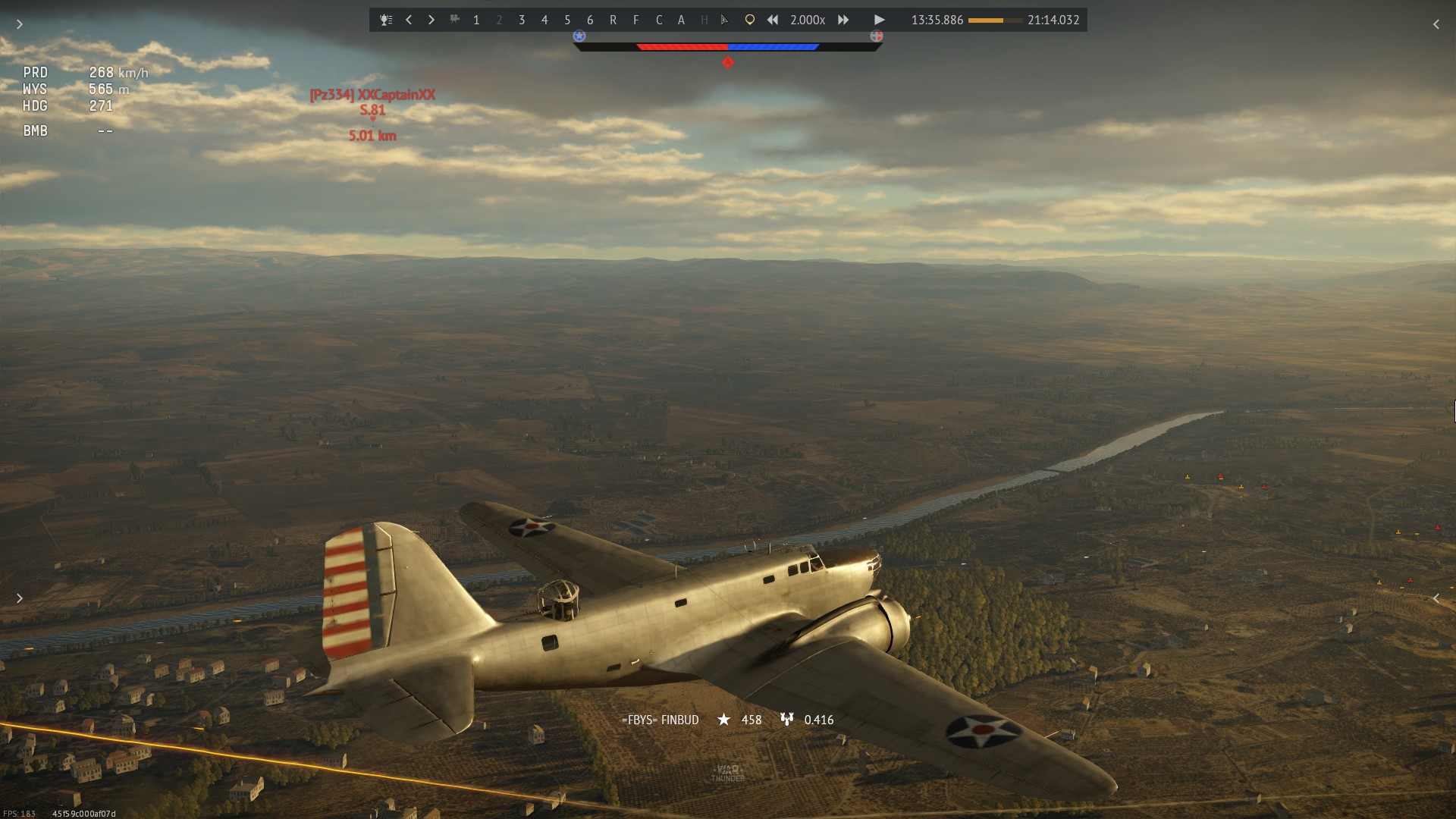Image resolution: width=1456 pixels, height=819 pixels.
Task: Activate the F camera mode
Action: tap(635, 20)
